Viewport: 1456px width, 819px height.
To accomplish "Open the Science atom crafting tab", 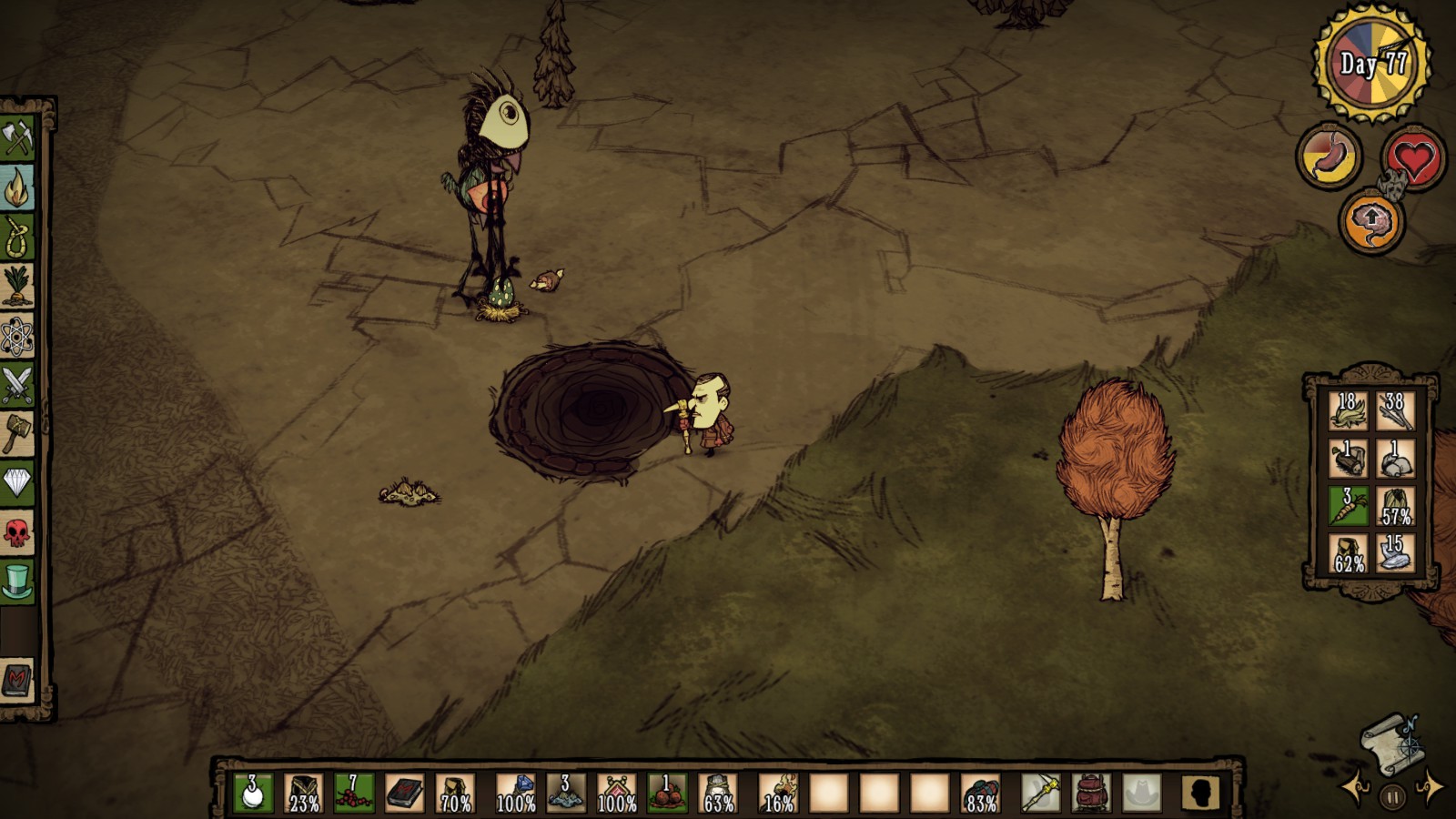I will tap(17, 337).
